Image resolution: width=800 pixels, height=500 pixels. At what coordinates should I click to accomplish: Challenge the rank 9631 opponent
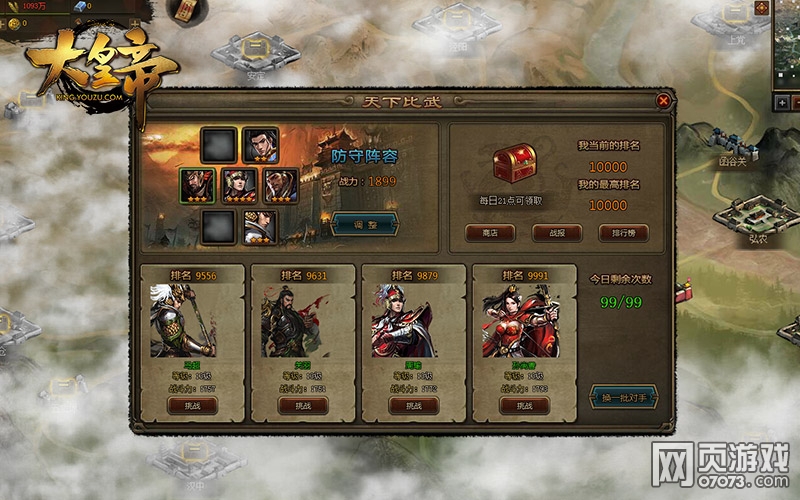coord(302,405)
